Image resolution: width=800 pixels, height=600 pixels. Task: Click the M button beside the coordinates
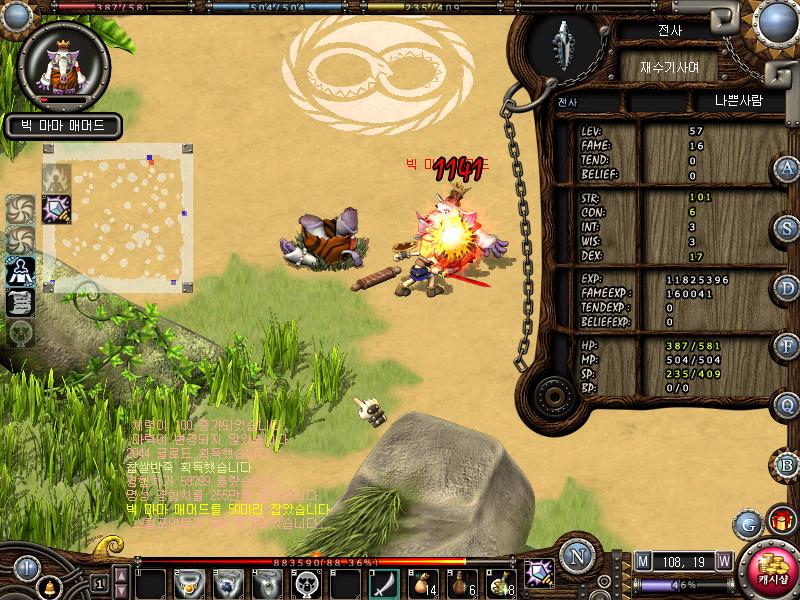point(642,561)
